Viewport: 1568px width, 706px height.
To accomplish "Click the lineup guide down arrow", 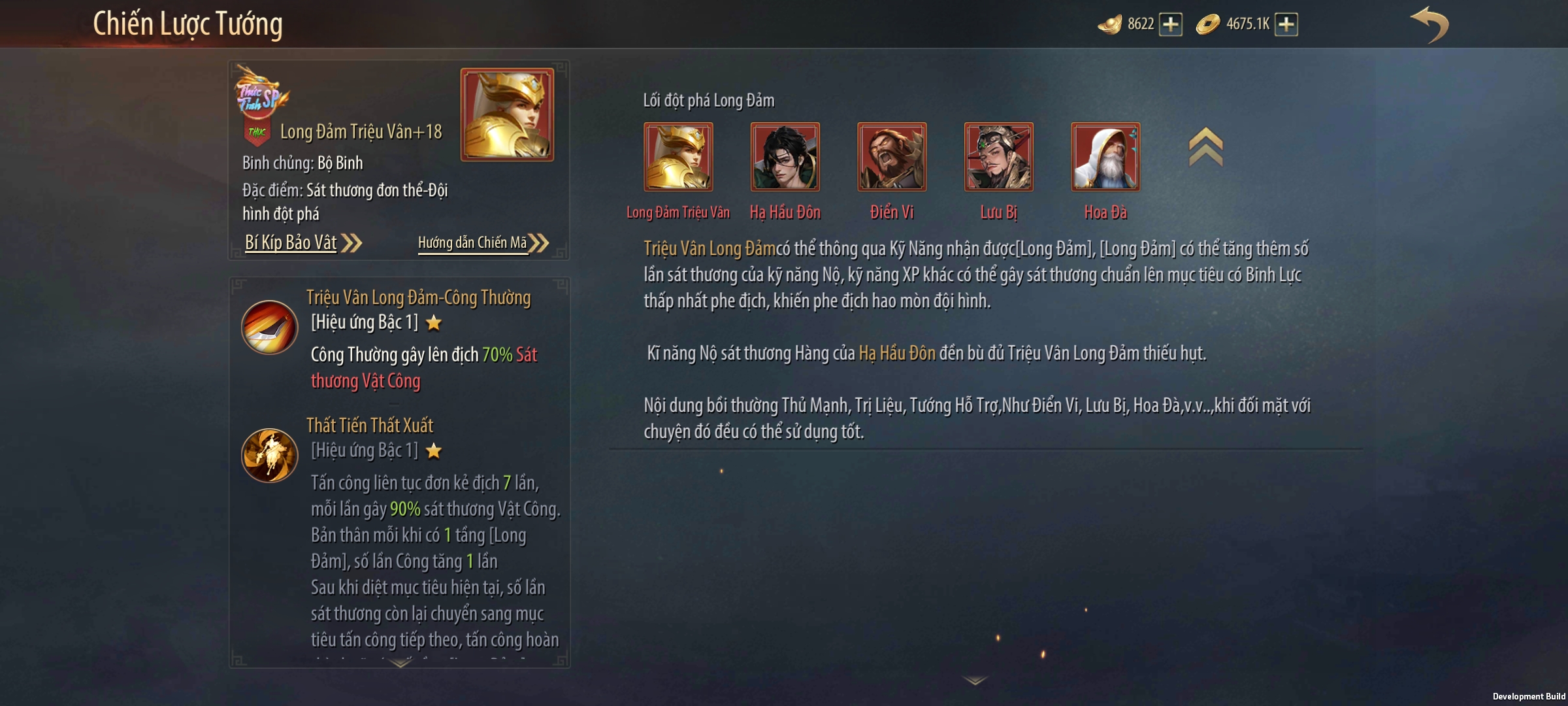I will pos(975,681).
